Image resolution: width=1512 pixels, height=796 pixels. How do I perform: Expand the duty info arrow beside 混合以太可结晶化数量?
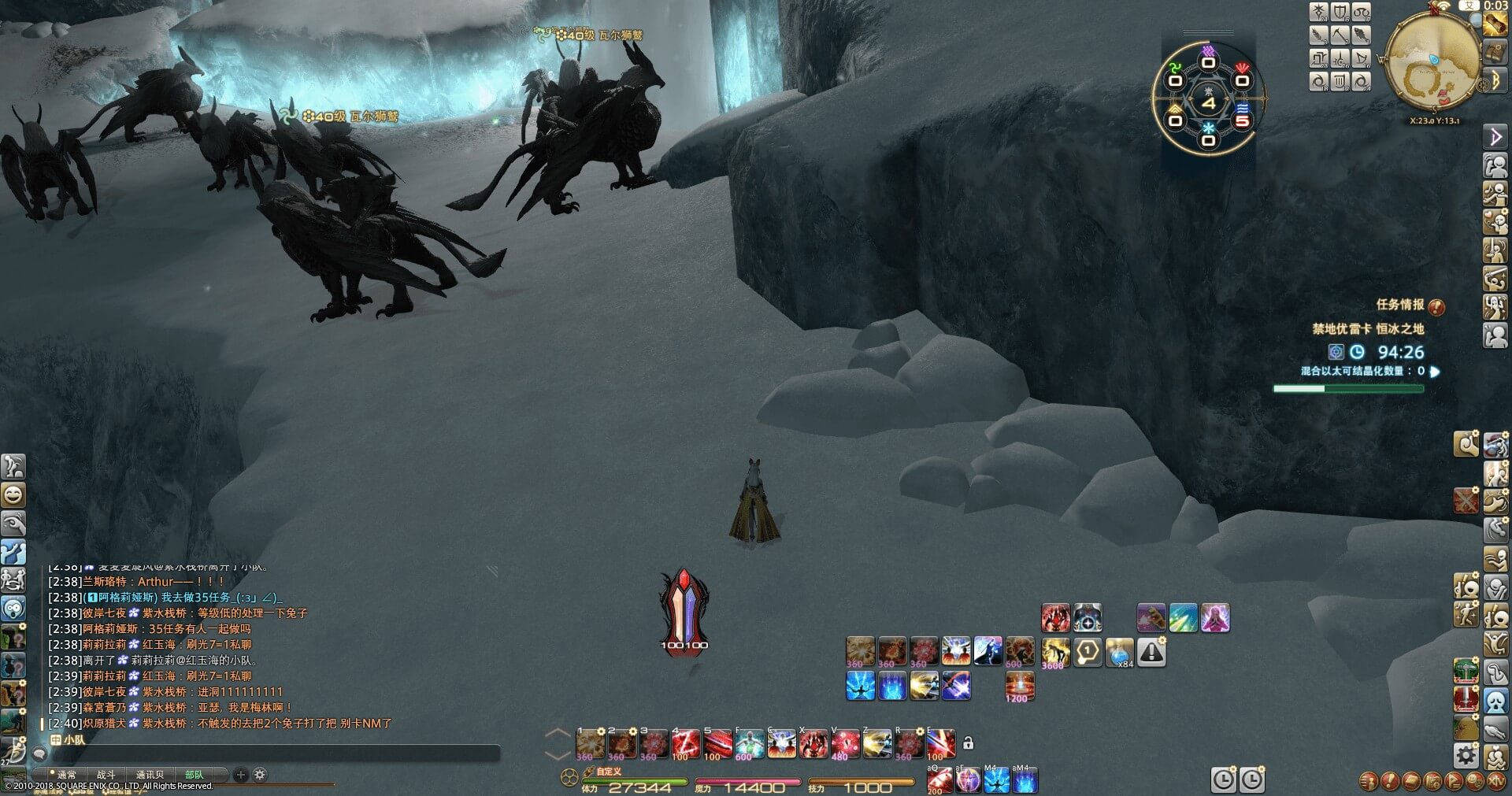[x=1435, y=372]
